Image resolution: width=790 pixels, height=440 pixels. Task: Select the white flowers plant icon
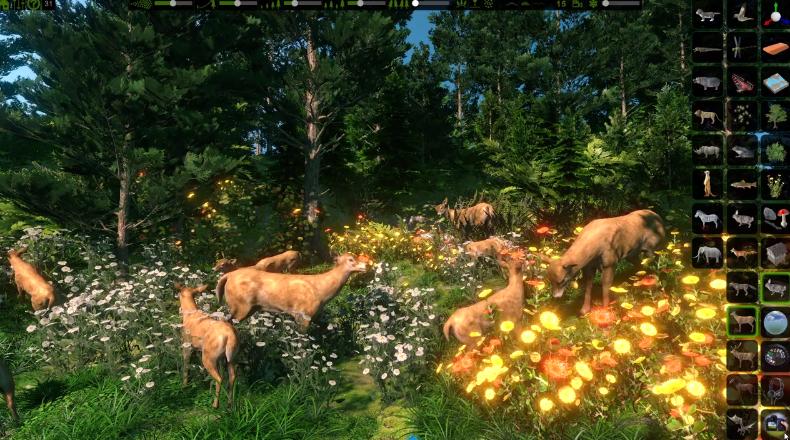pos(776,185)
